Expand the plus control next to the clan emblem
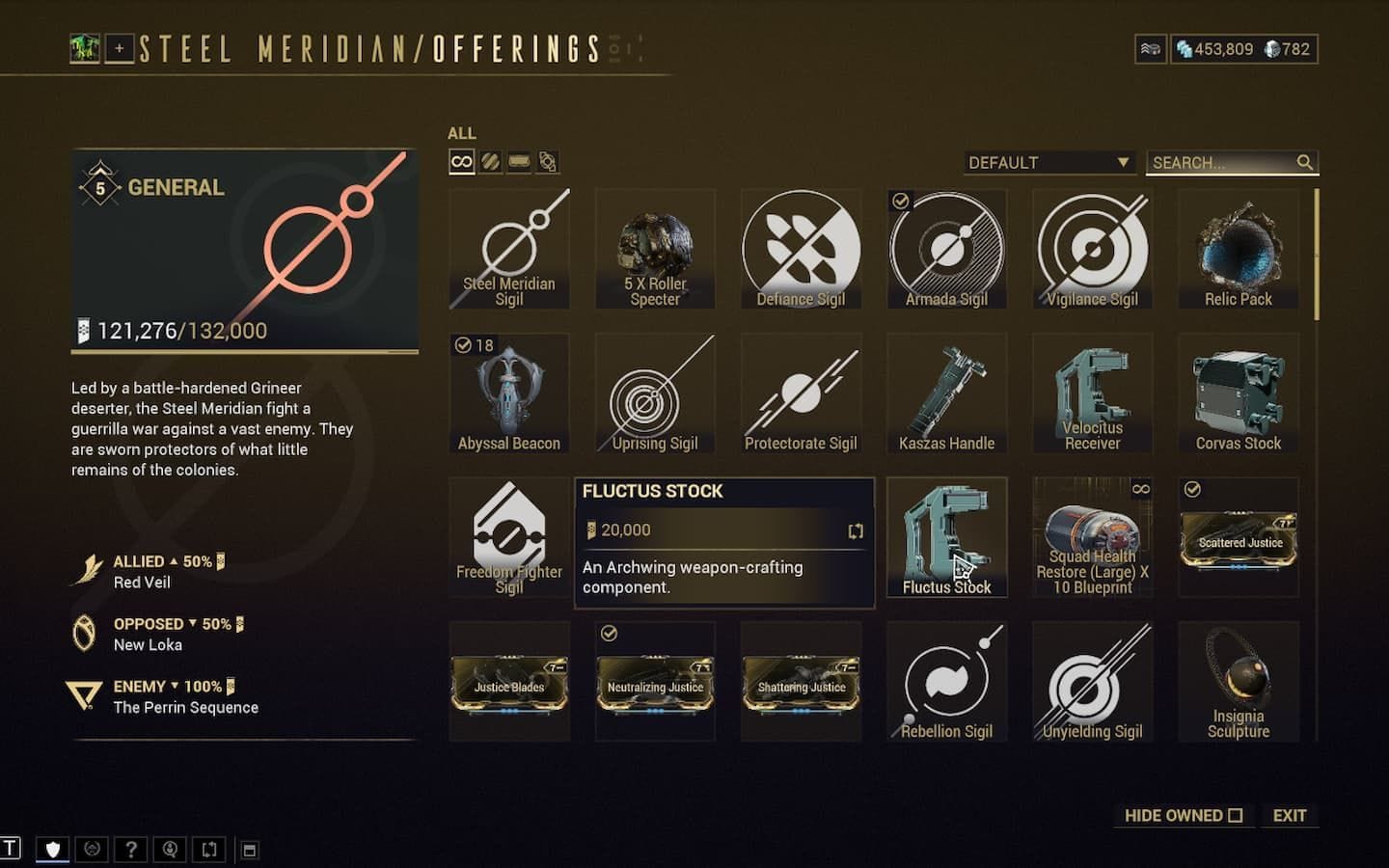Screen dimensions: 1389x868 tap(118, 48)
